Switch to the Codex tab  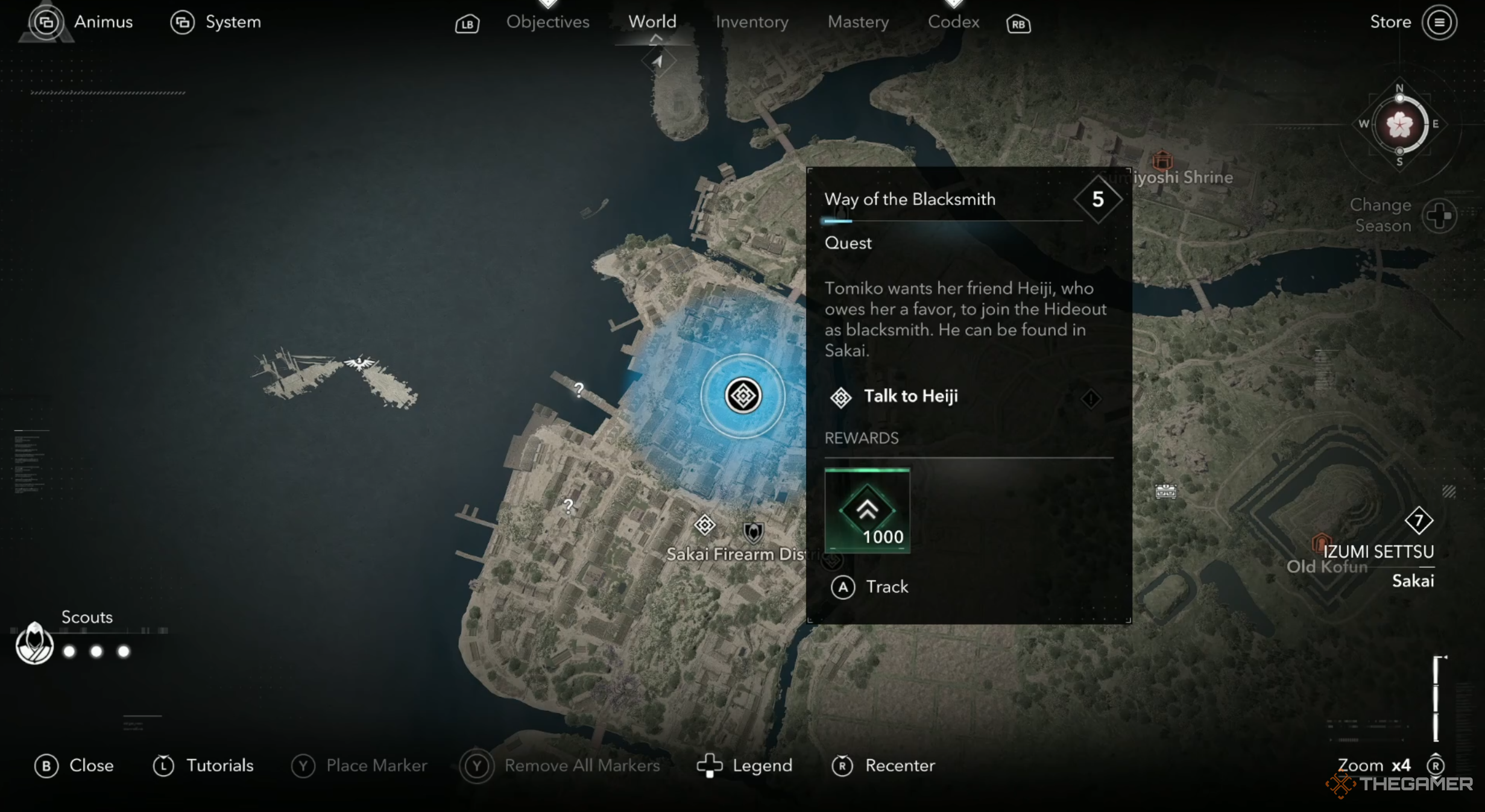coord(953,22)
